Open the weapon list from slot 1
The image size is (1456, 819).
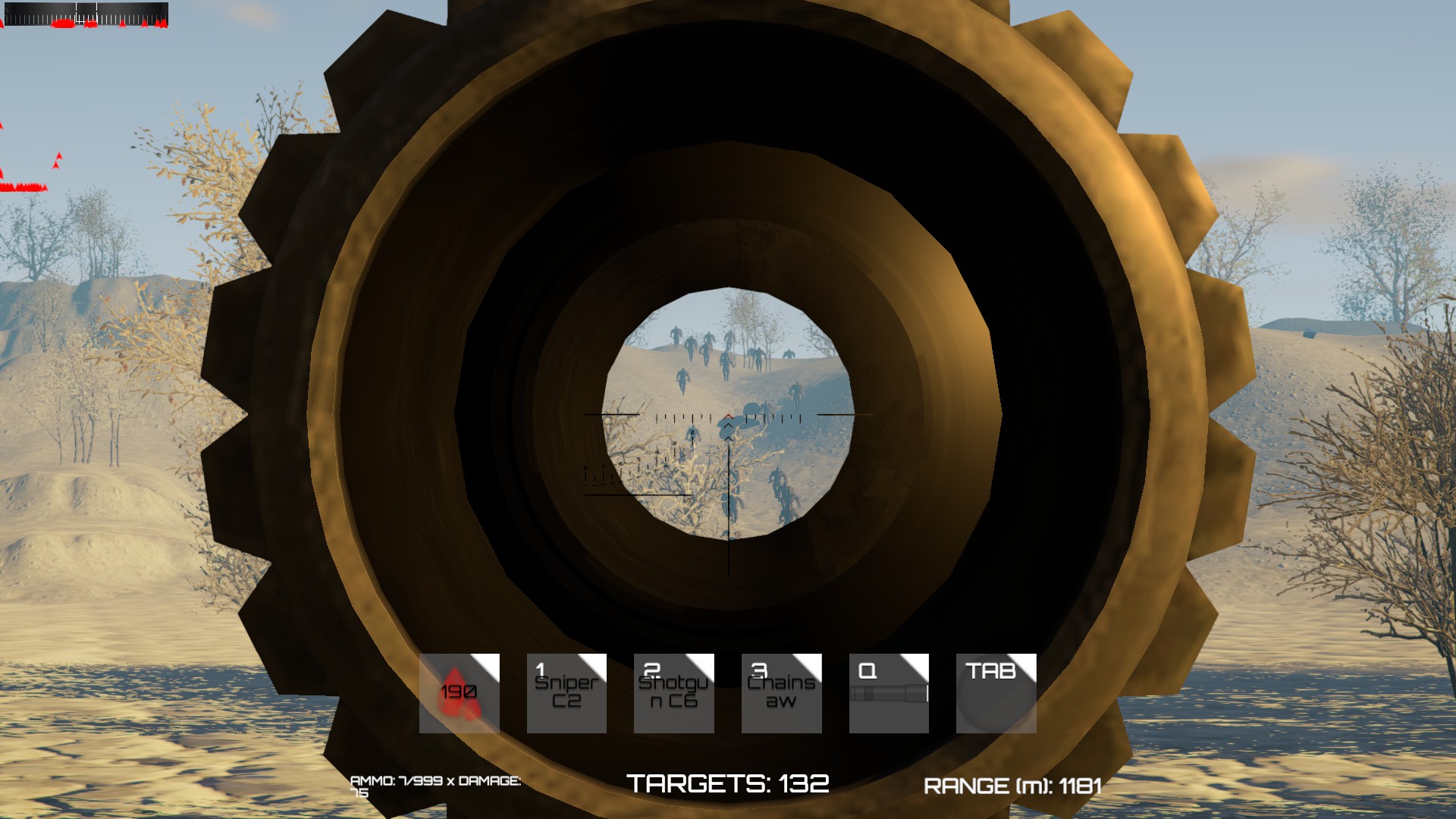(x=566, y=692)
